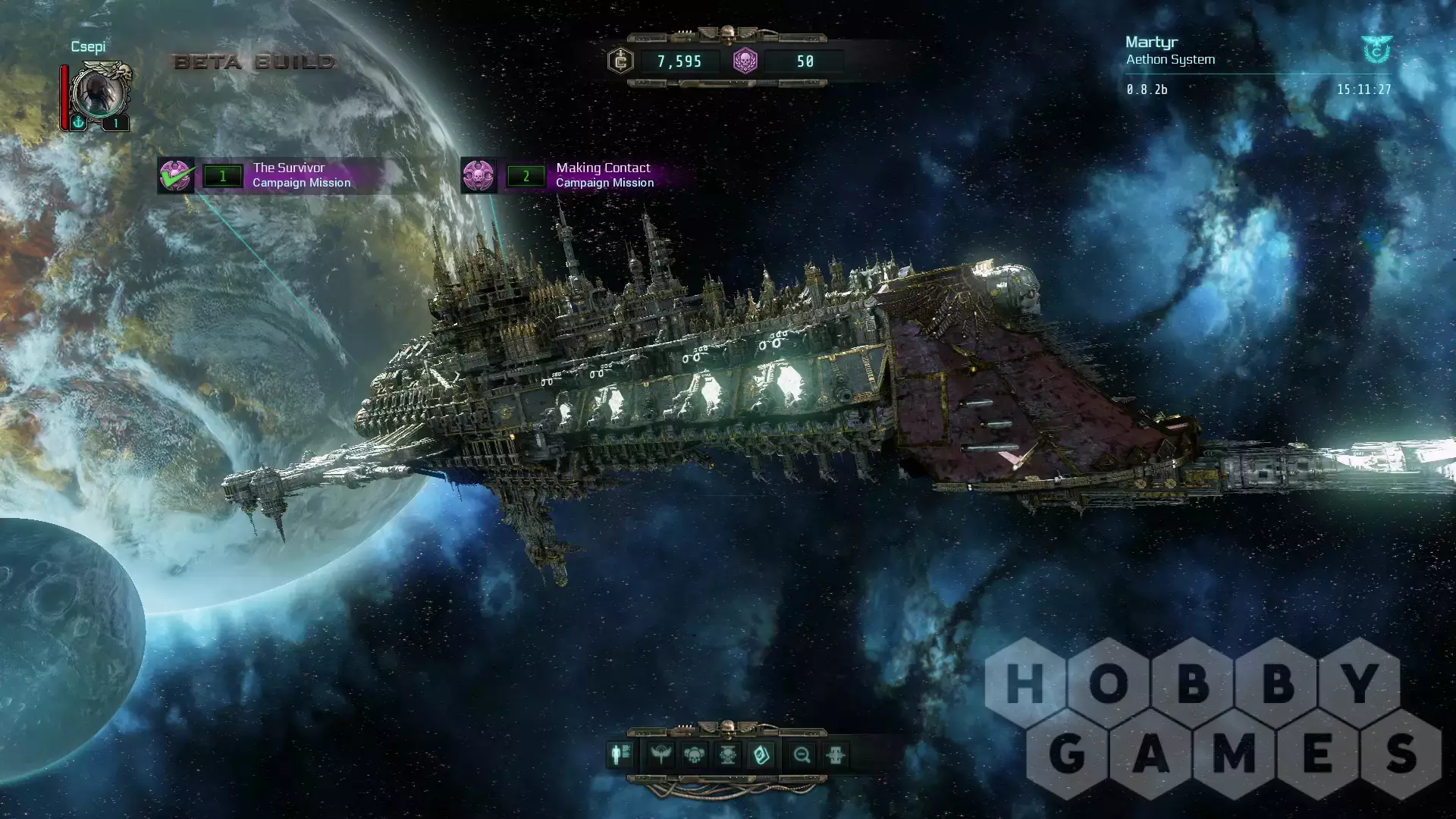Click the anchor icon under the portrait
This screenshot has width=1456, height=819.
pyautogui.click(x=78, y=122)
